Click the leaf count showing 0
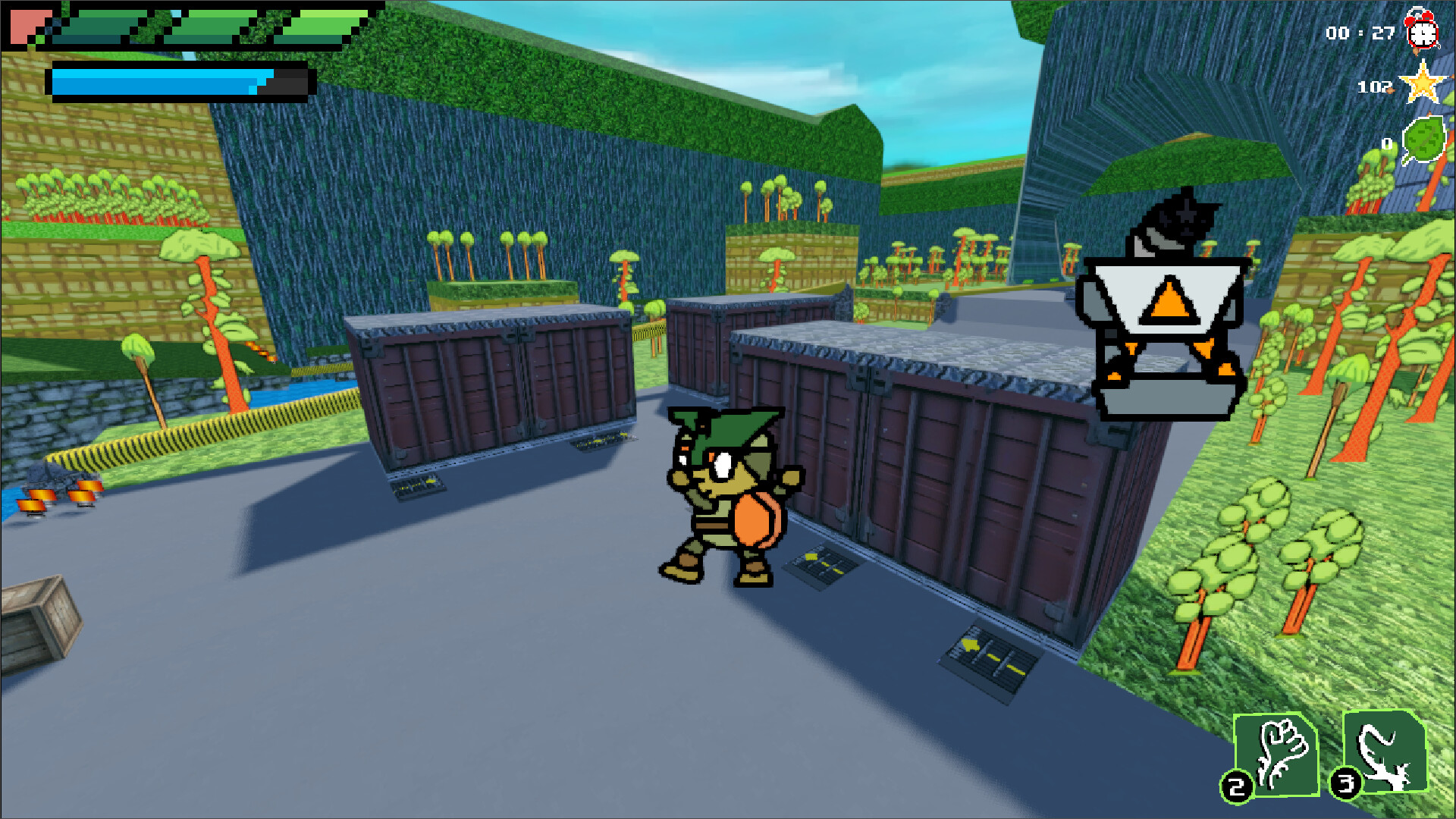The width and height of the screenshot is (1456, 819). 1388,142
